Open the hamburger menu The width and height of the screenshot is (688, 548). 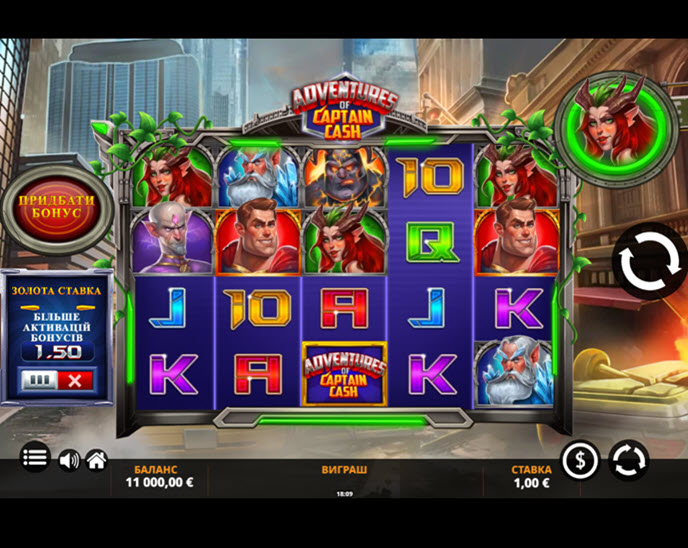coord(35,458)
